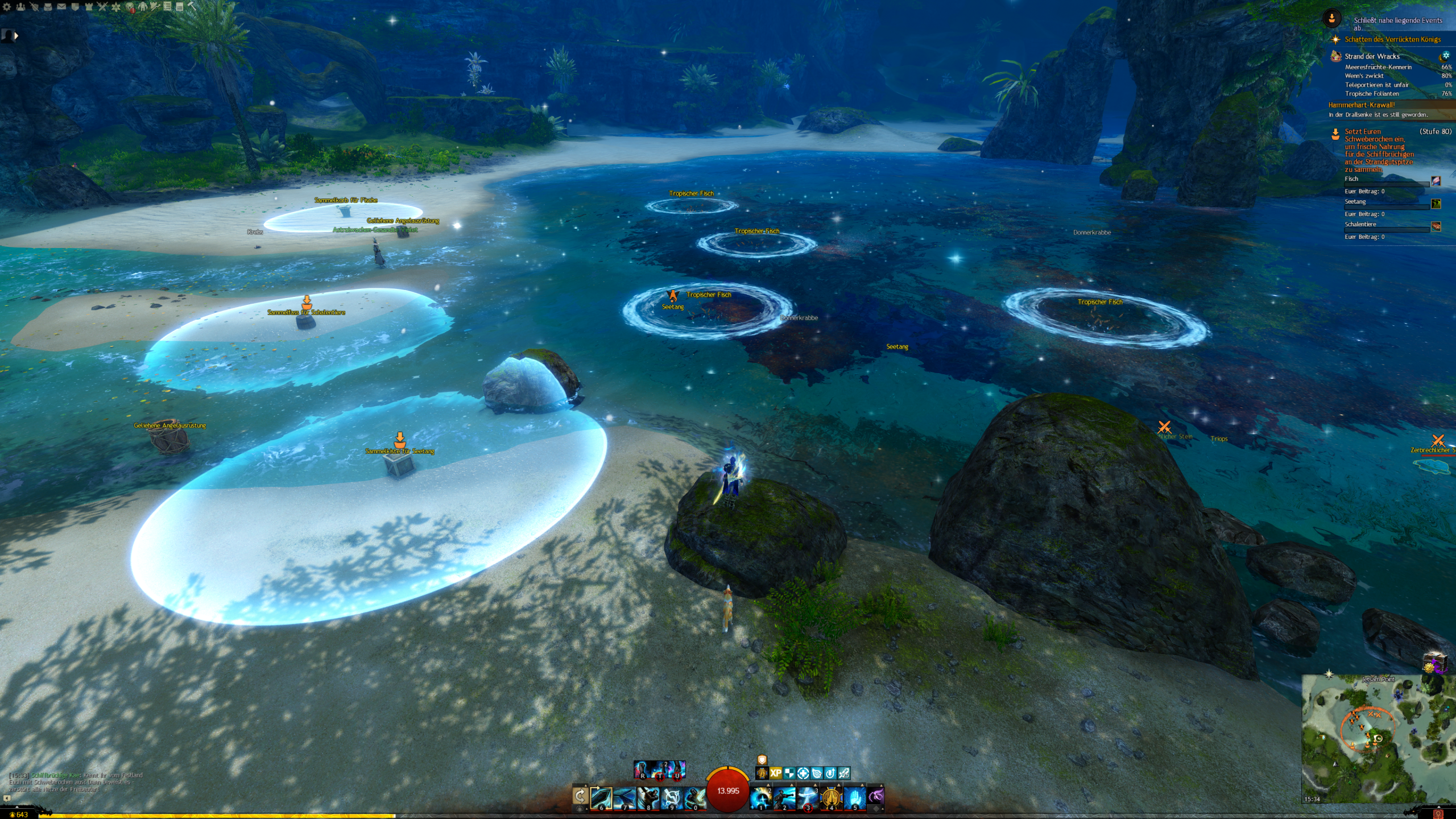Open the contacts and LFG panel

pyautogui.click(x=20, y=7)
